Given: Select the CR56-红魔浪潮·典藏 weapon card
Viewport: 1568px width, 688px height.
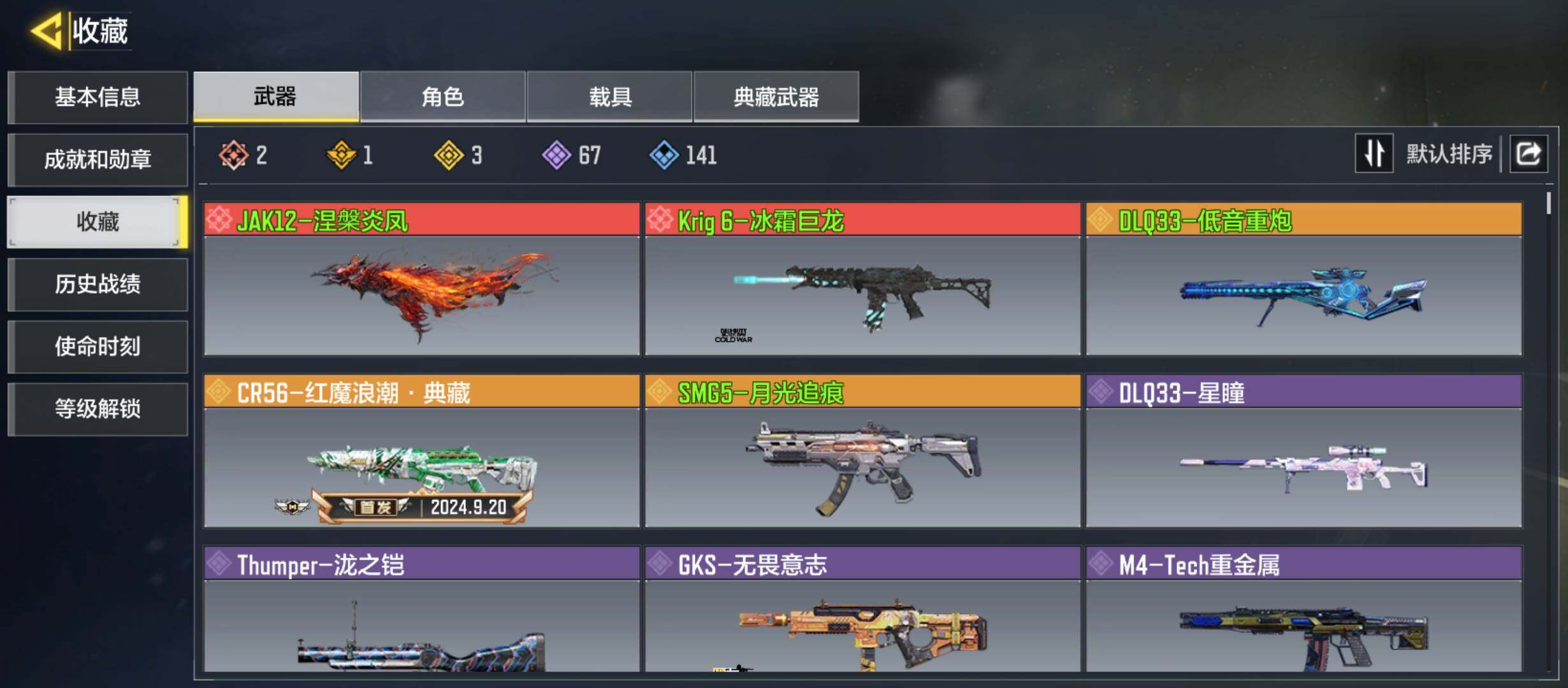Looking at the screenshot, I should click(x=421, y=451).
